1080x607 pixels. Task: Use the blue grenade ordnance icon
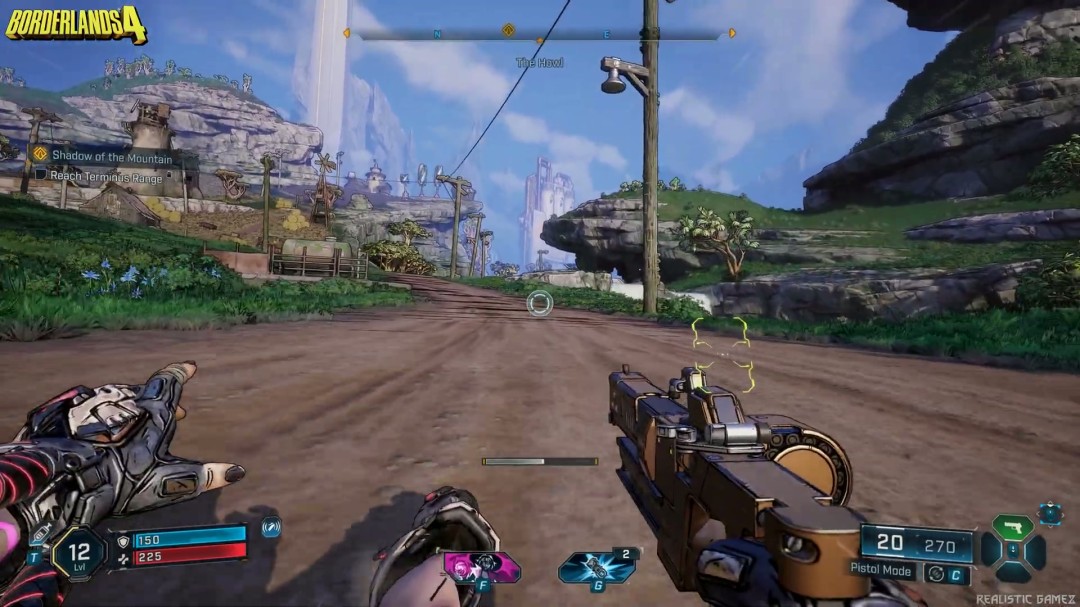pos(596,567)
